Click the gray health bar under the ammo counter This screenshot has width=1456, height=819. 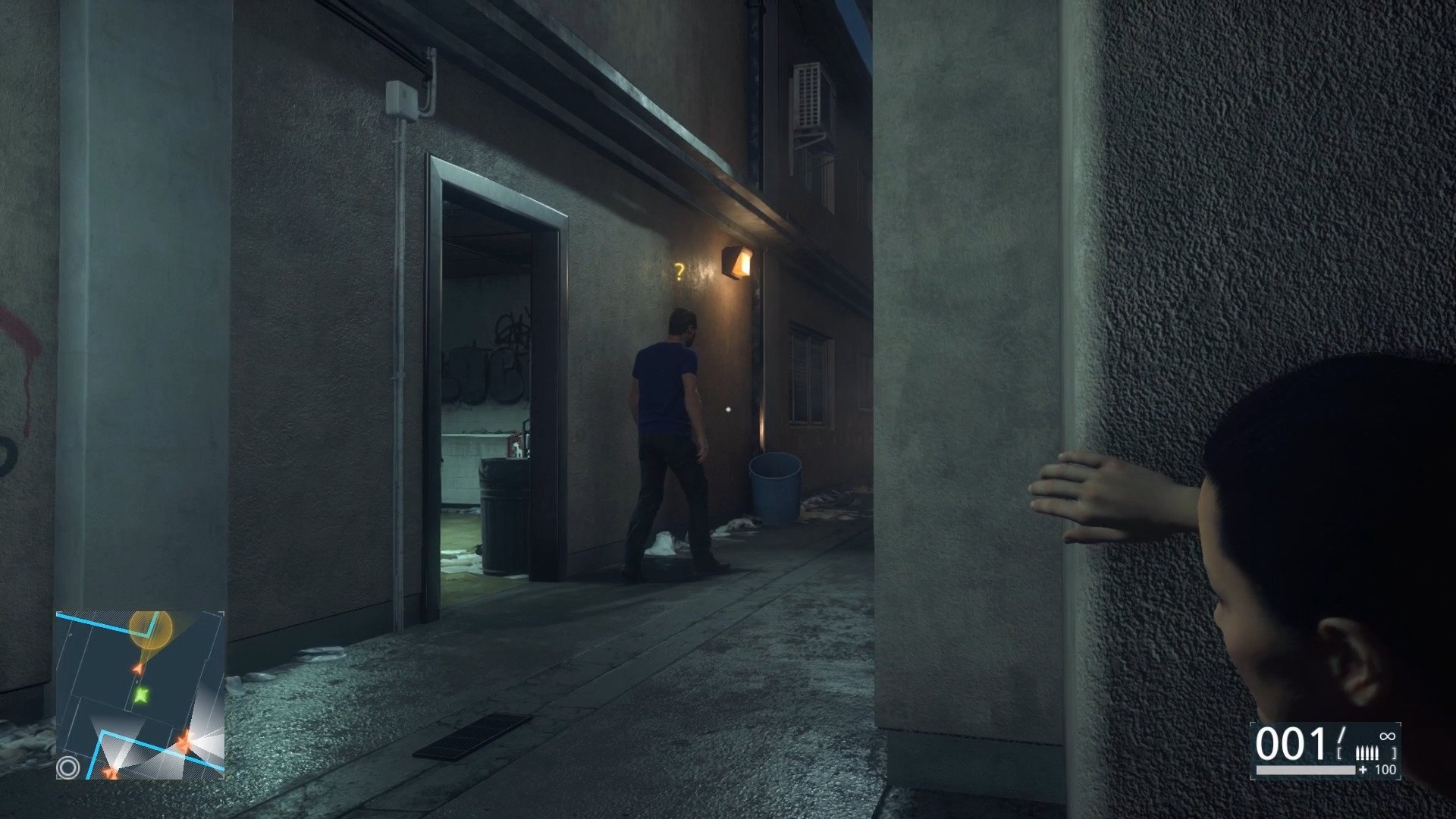point(1306,770)
